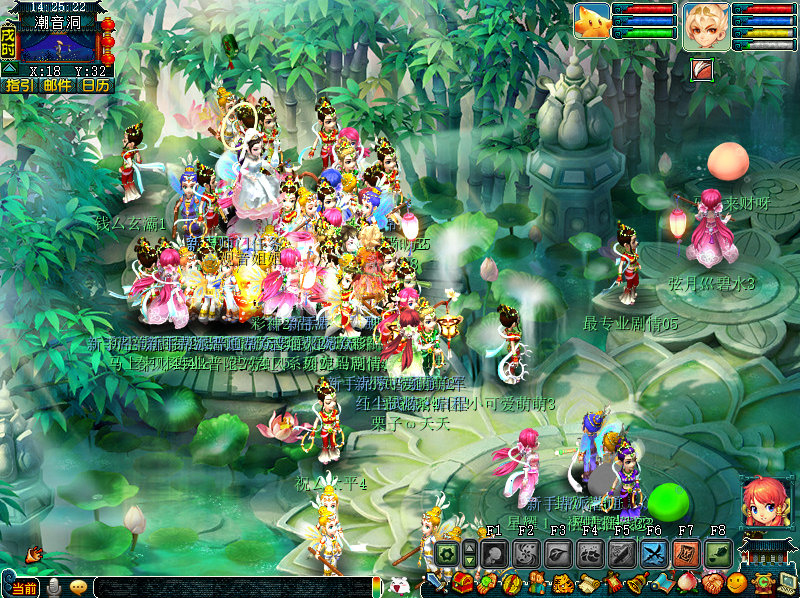Open the smiley face emoji icon
Image resolution: width=800 pixels, height=598 pixels.
[x=737, y=583]
